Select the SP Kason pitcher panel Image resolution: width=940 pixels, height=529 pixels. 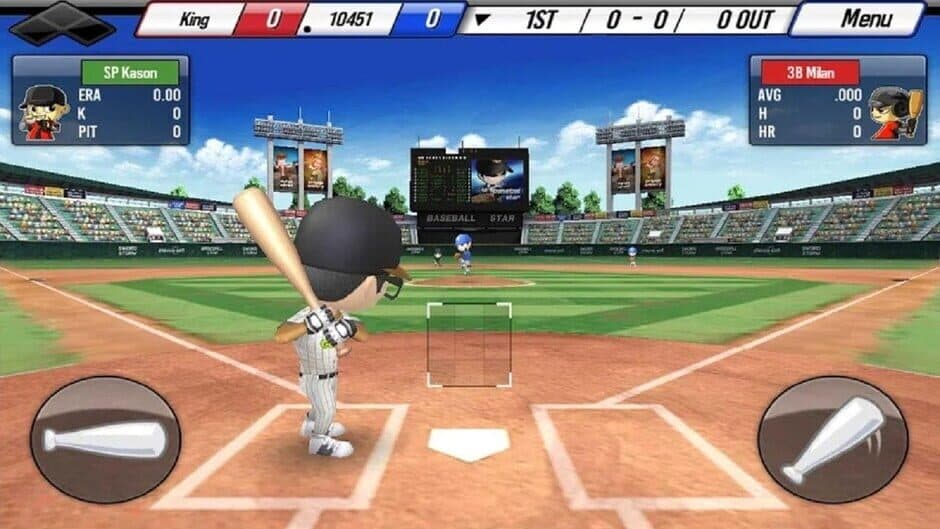[x=100, y=100]
